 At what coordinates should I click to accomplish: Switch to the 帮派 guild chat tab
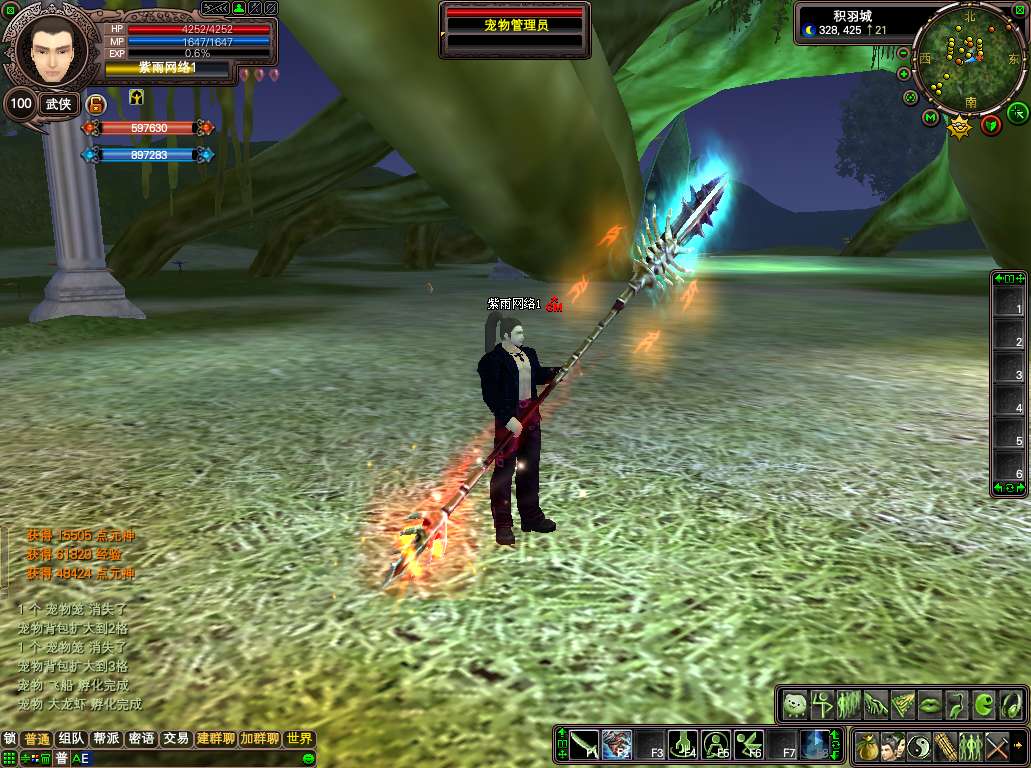click(106, 739)
